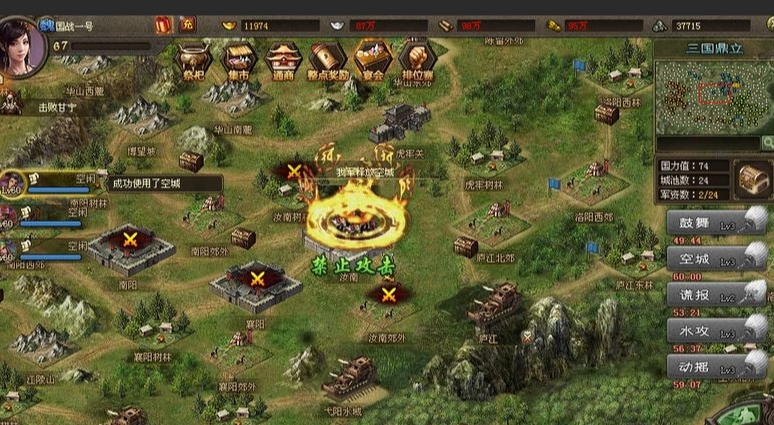Viewport: 774px width, 425px height.
Task: Open the red gift box icon
Action: (164, 23)
